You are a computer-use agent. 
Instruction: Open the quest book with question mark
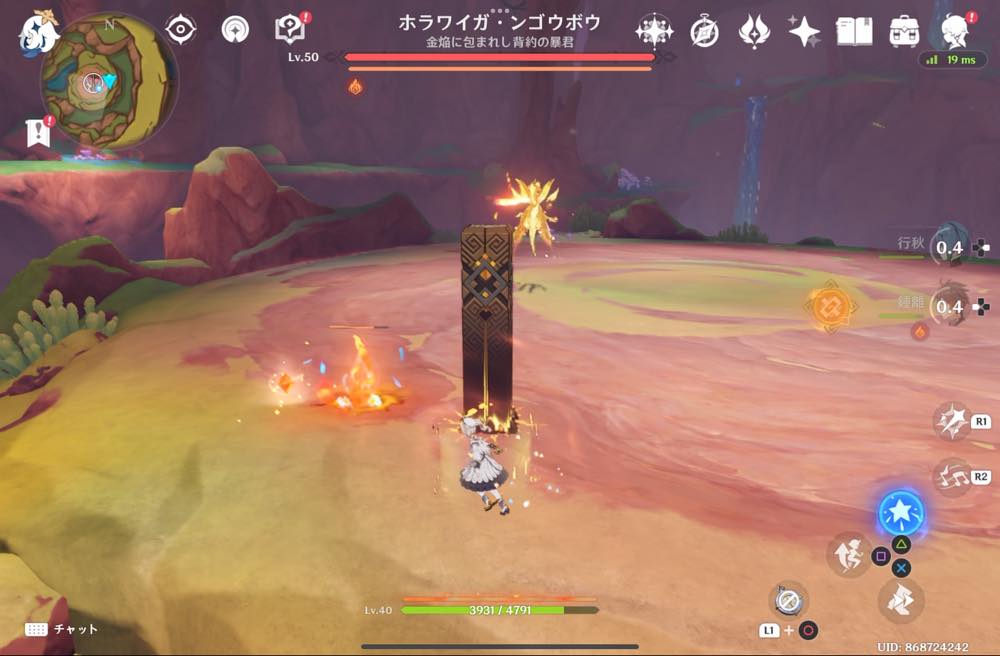click(289, 30)
